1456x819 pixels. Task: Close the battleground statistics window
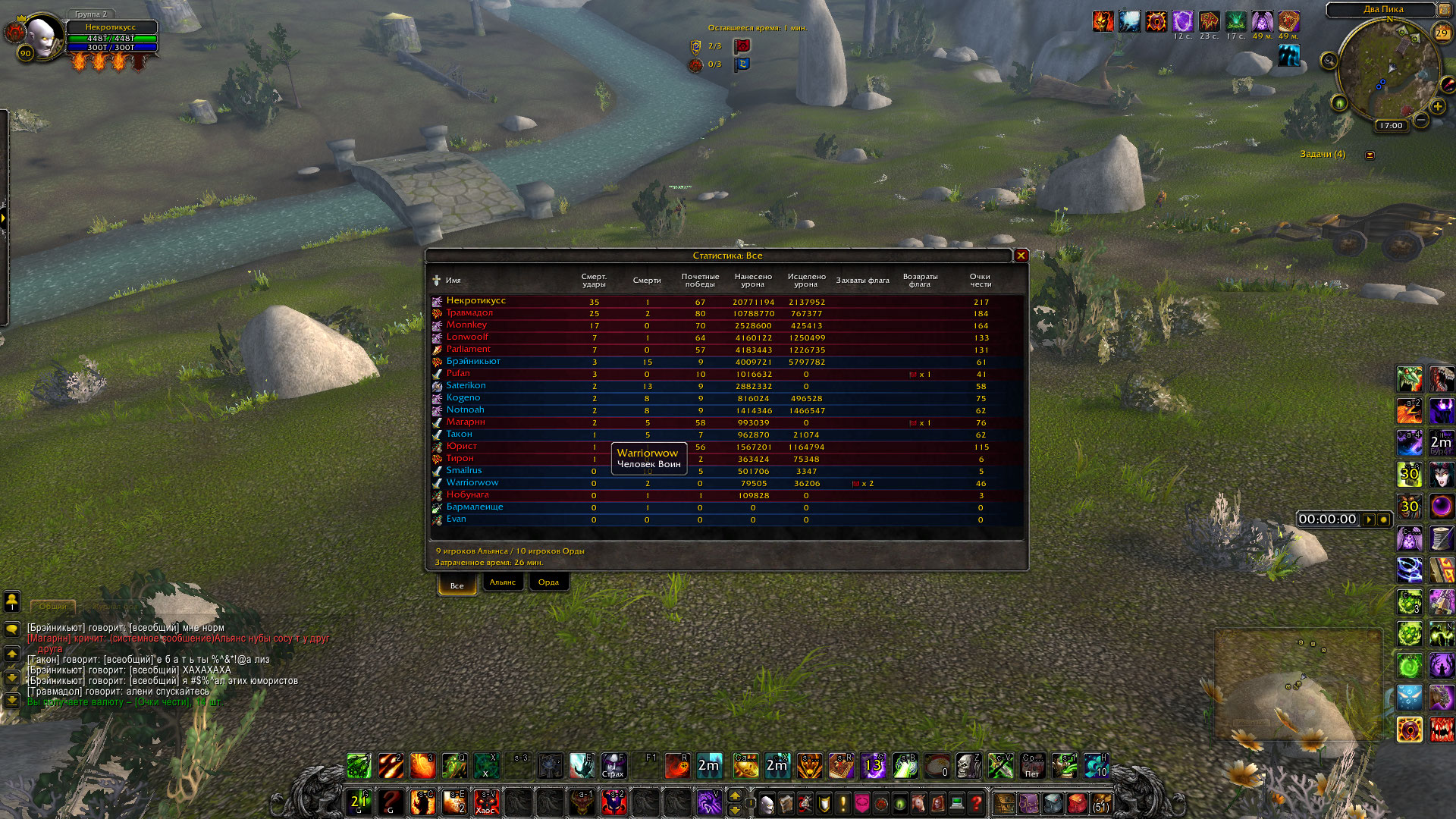click(x=1021, y=256)
